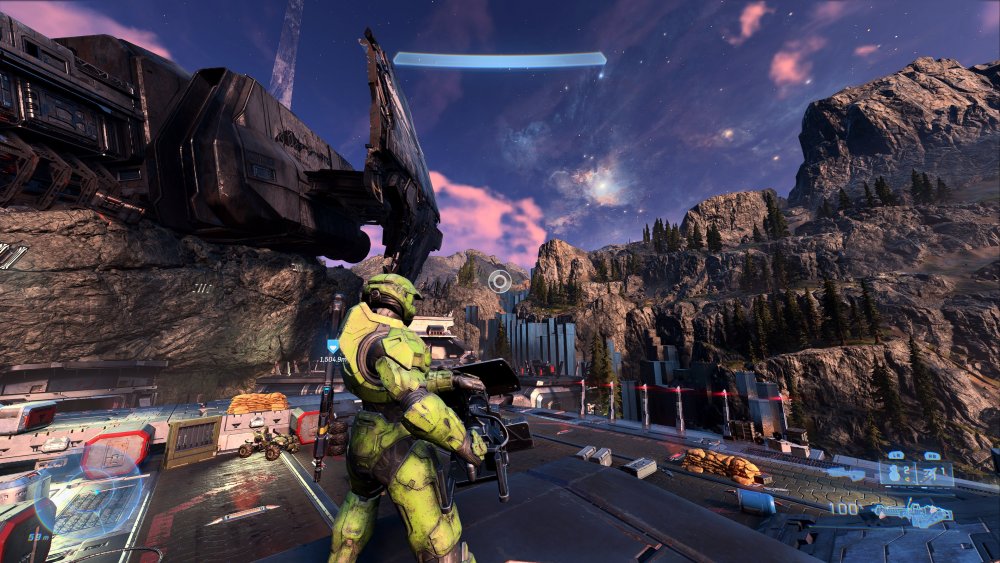This screenshot has height=563, width=1000.
Task: Select the frag grenade slot
Action: tap(897, 474)
